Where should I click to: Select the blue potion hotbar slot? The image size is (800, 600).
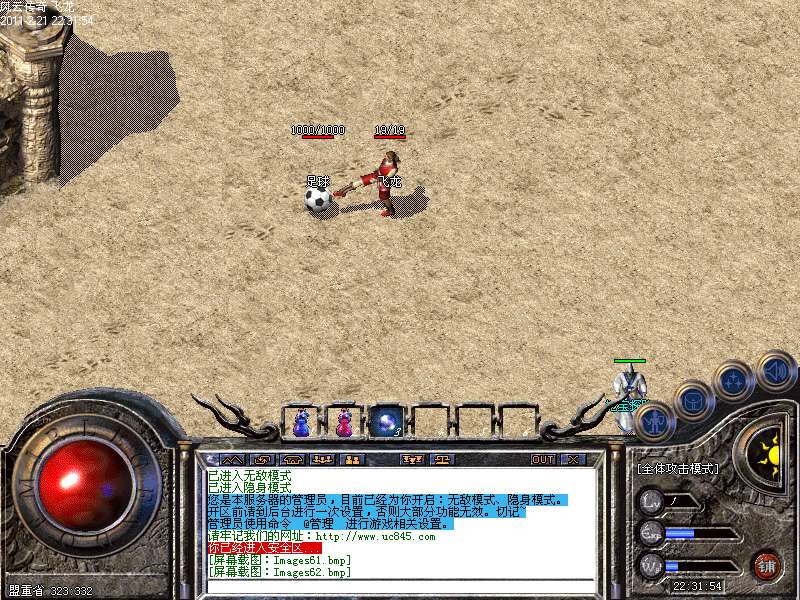(300, 423)
